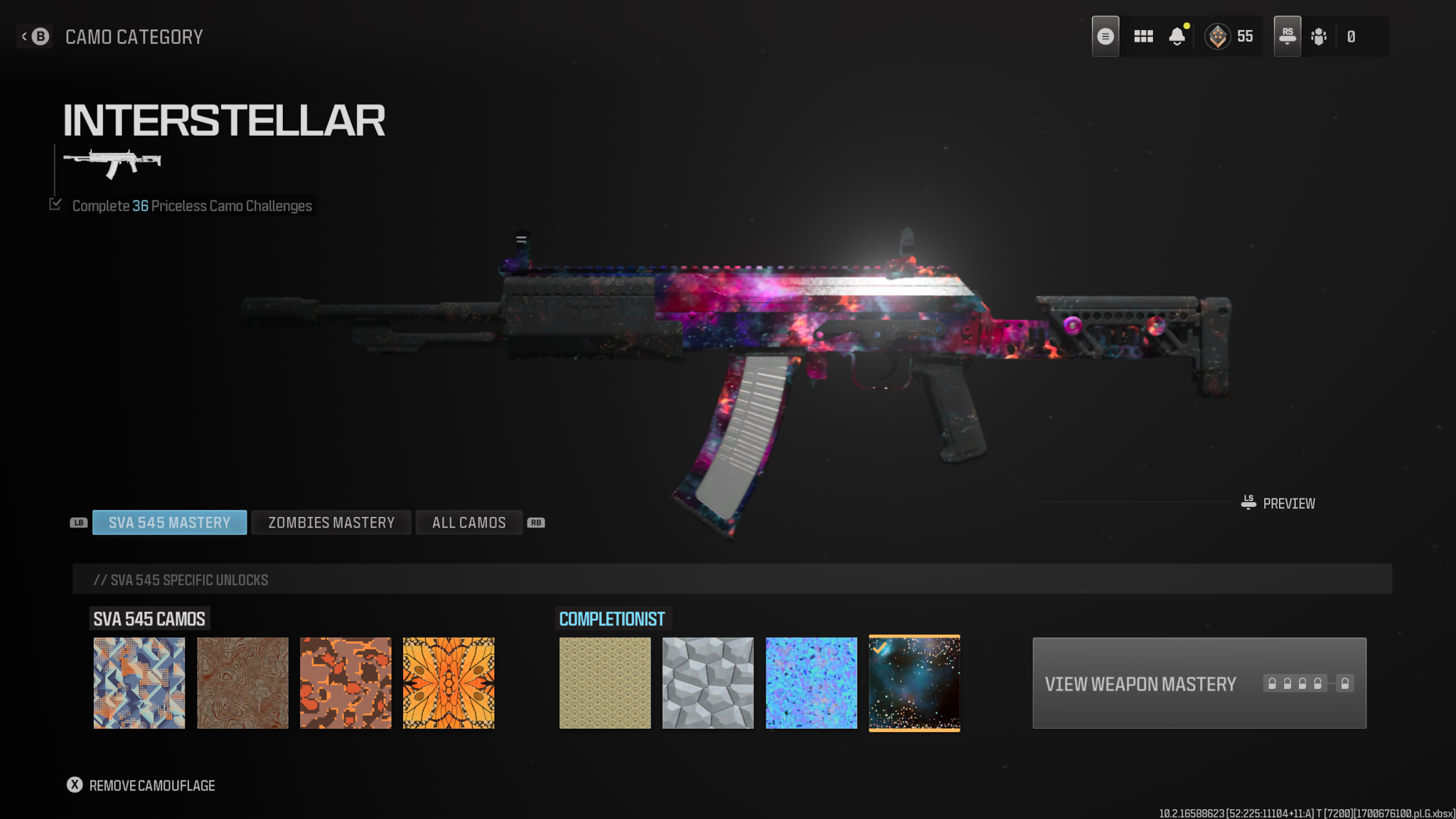Open the All Camos tab
This screenshot has width=1456, height=819.
(469, 523)
